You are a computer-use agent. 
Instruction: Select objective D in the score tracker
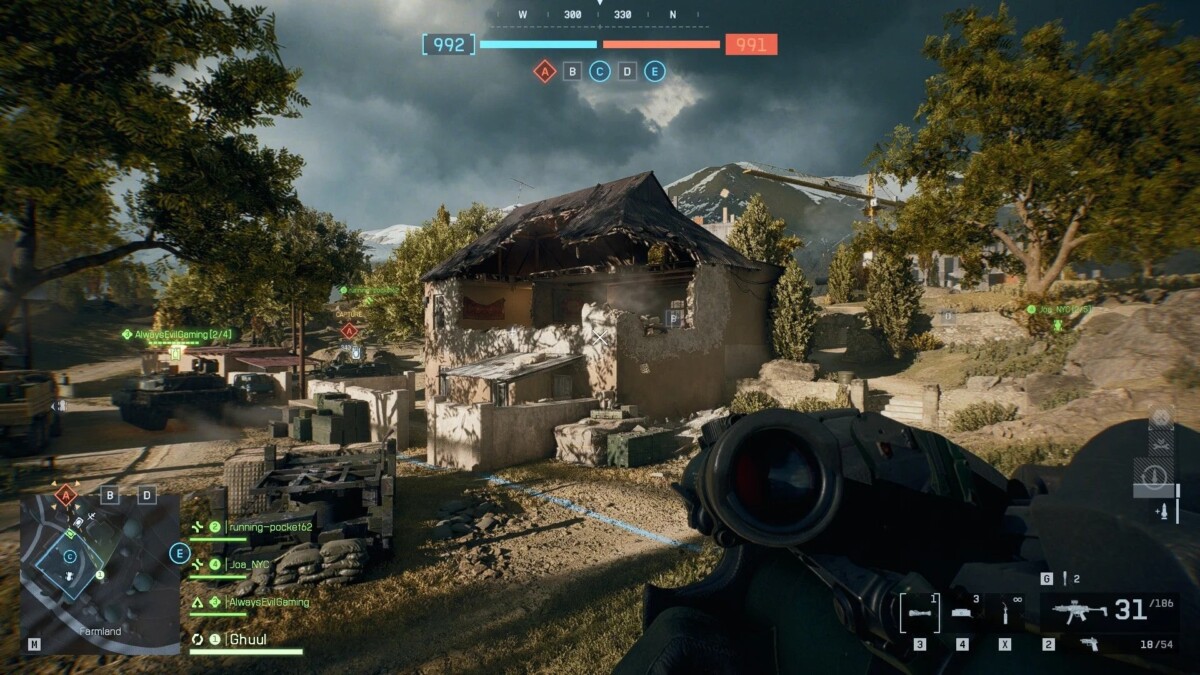pos(627,71)
